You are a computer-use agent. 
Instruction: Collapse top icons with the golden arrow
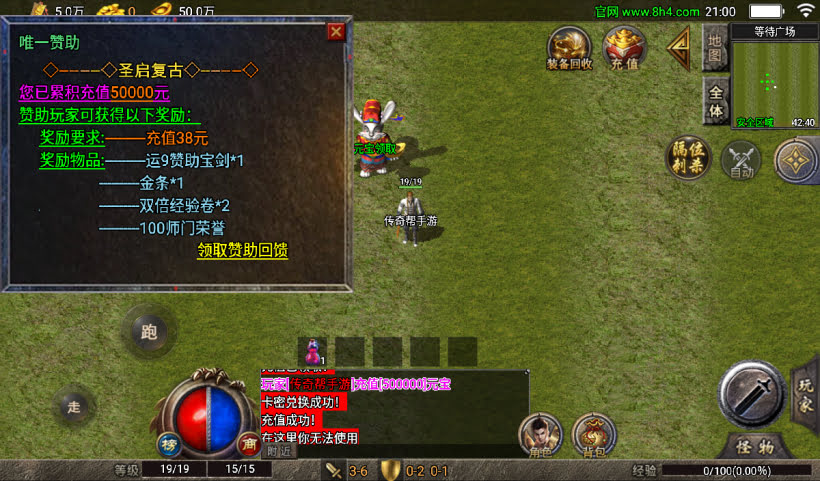(x=680, y=47)
